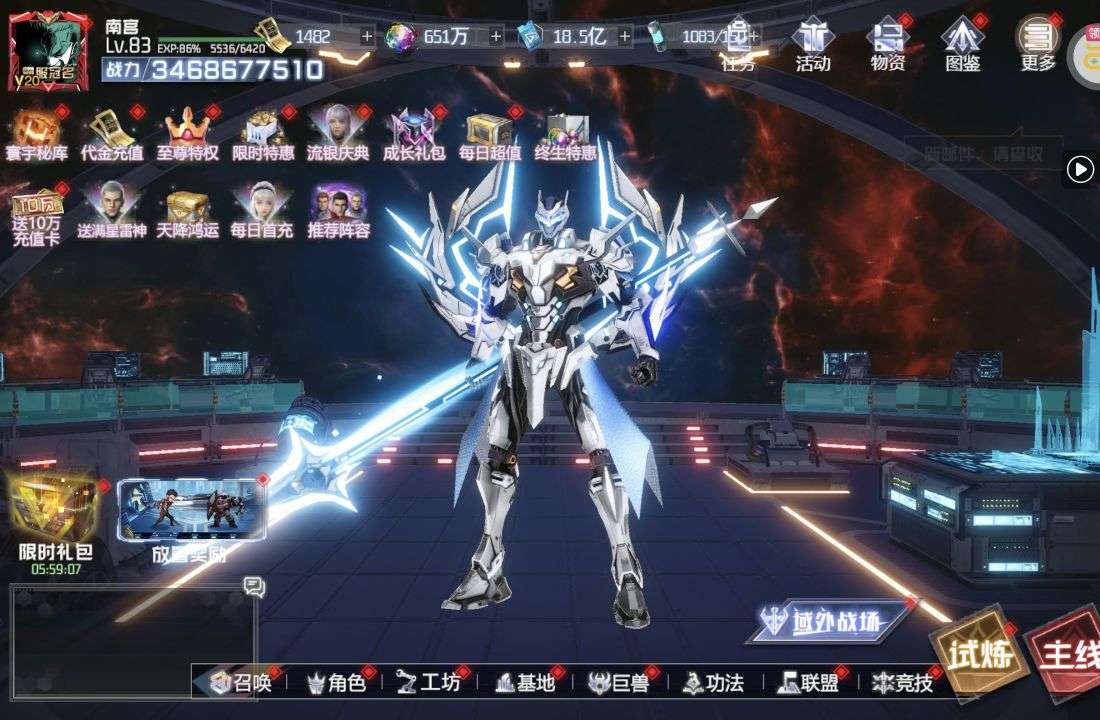
Task: Open the 成长礼包 growth pack
Action: click(412, 133)
